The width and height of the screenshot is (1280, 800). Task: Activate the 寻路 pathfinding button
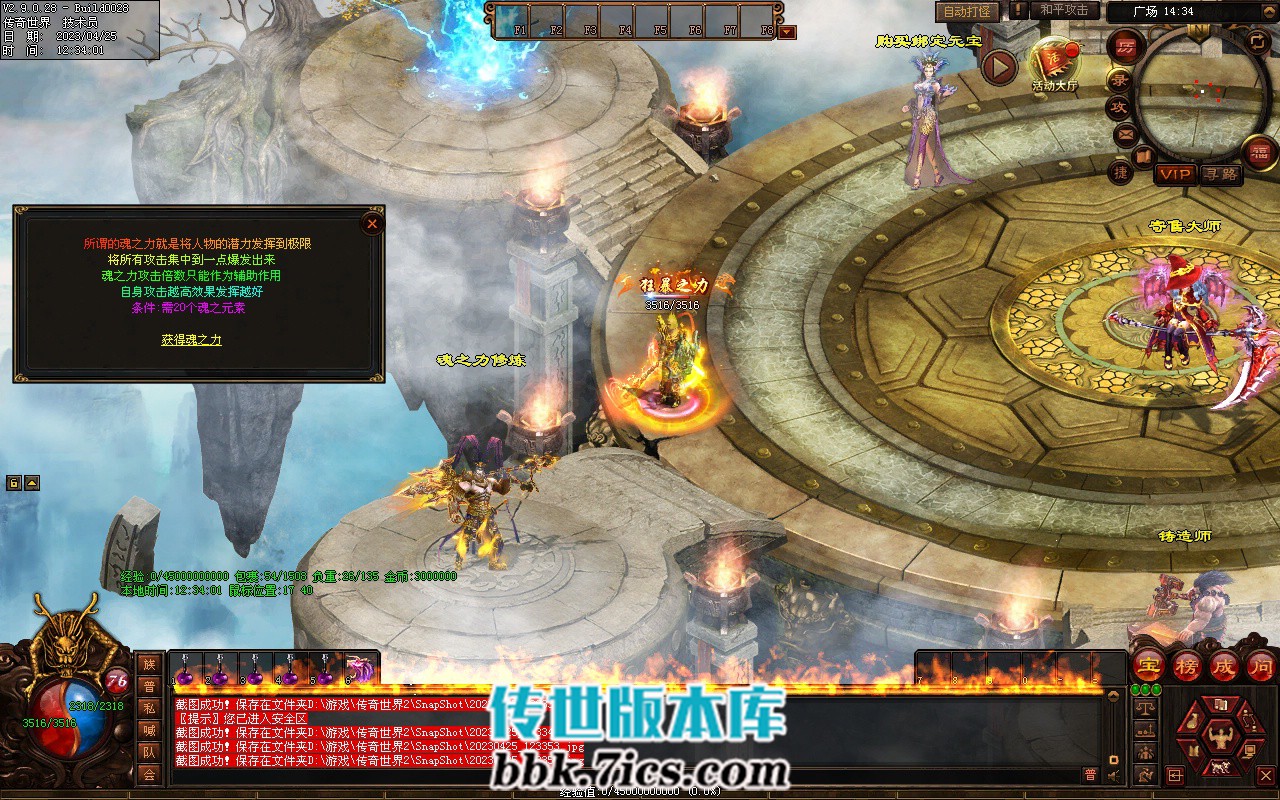[1220, 174]
